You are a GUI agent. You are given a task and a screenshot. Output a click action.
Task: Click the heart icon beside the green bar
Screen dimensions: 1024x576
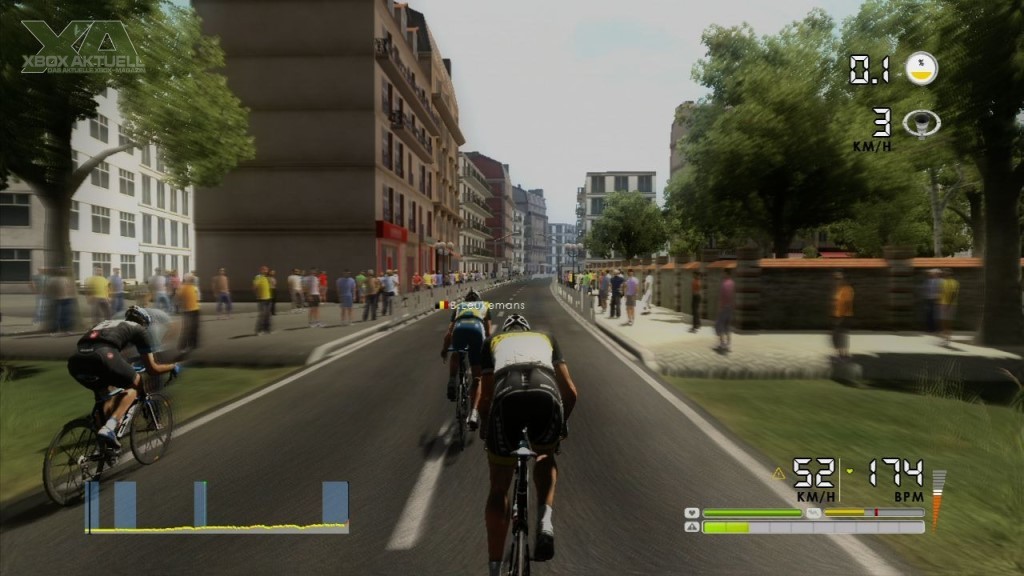pyautogui.click(x=691, y=513)
